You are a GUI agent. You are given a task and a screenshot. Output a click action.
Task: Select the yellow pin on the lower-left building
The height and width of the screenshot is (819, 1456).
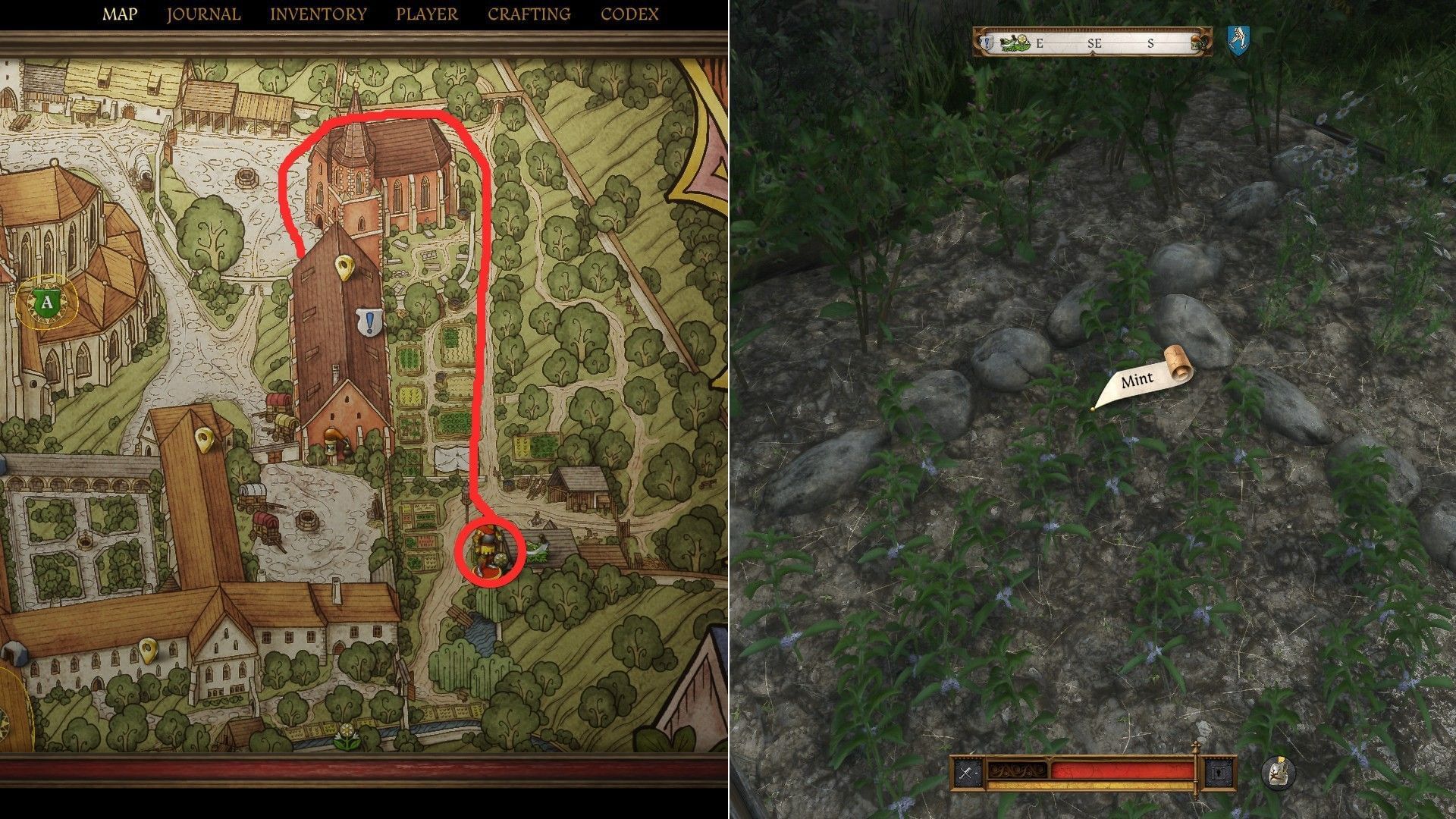tap(149, 649)
